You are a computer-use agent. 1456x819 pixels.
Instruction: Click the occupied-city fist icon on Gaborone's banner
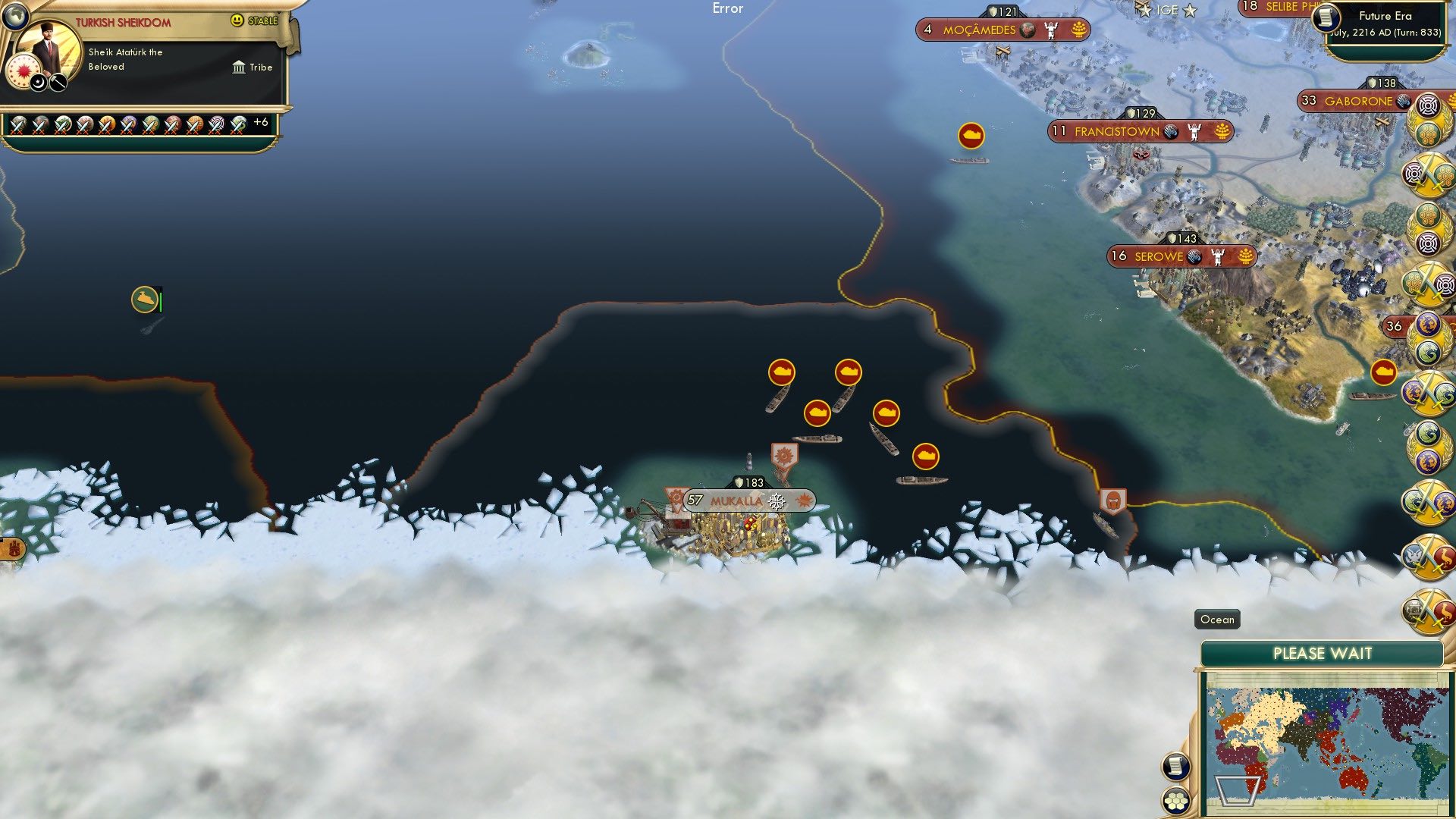[1404, 102]
